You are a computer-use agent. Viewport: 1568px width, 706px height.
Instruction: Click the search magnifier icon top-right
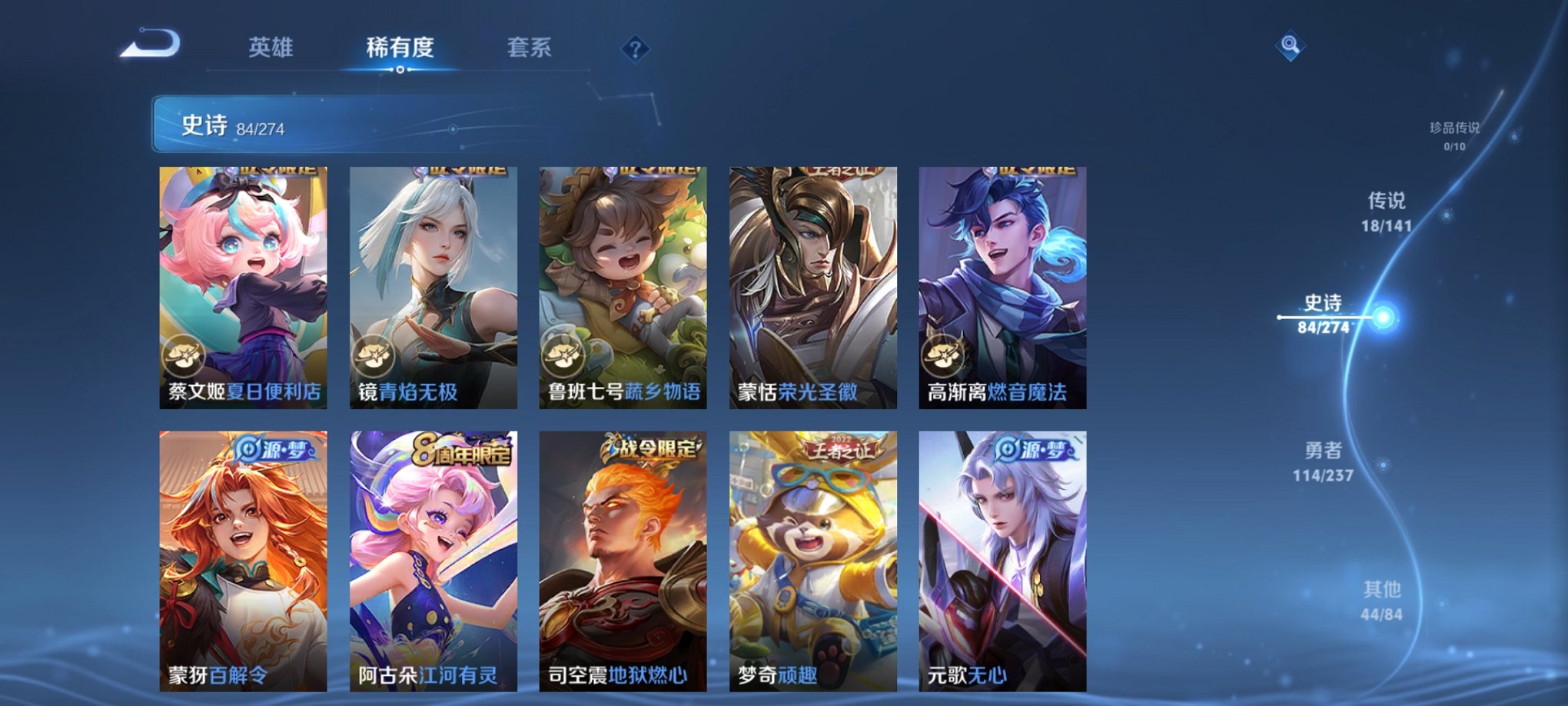pyautogui.click(x=1291, y=45)
